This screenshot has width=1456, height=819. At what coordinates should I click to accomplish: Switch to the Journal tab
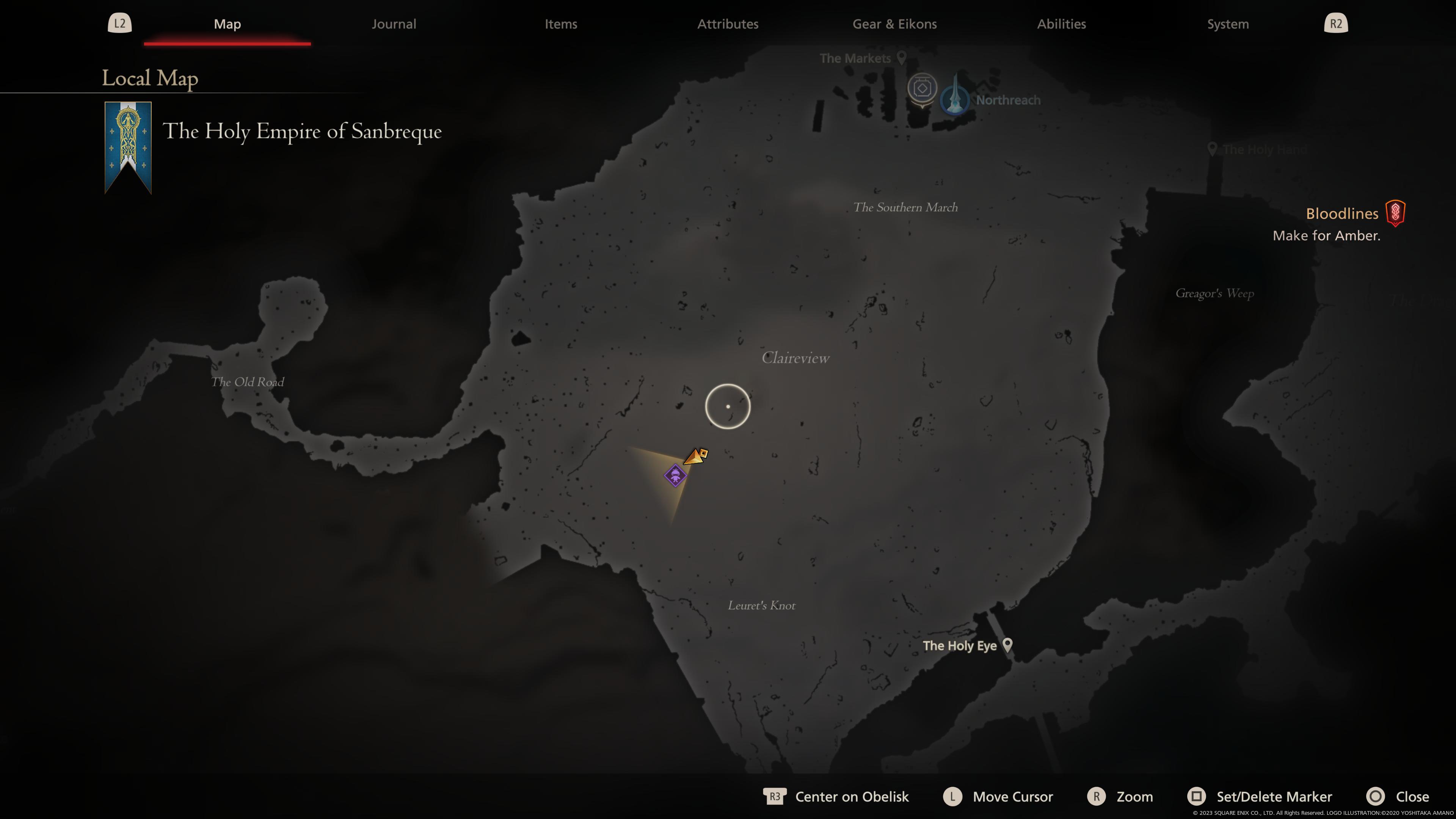394,24
